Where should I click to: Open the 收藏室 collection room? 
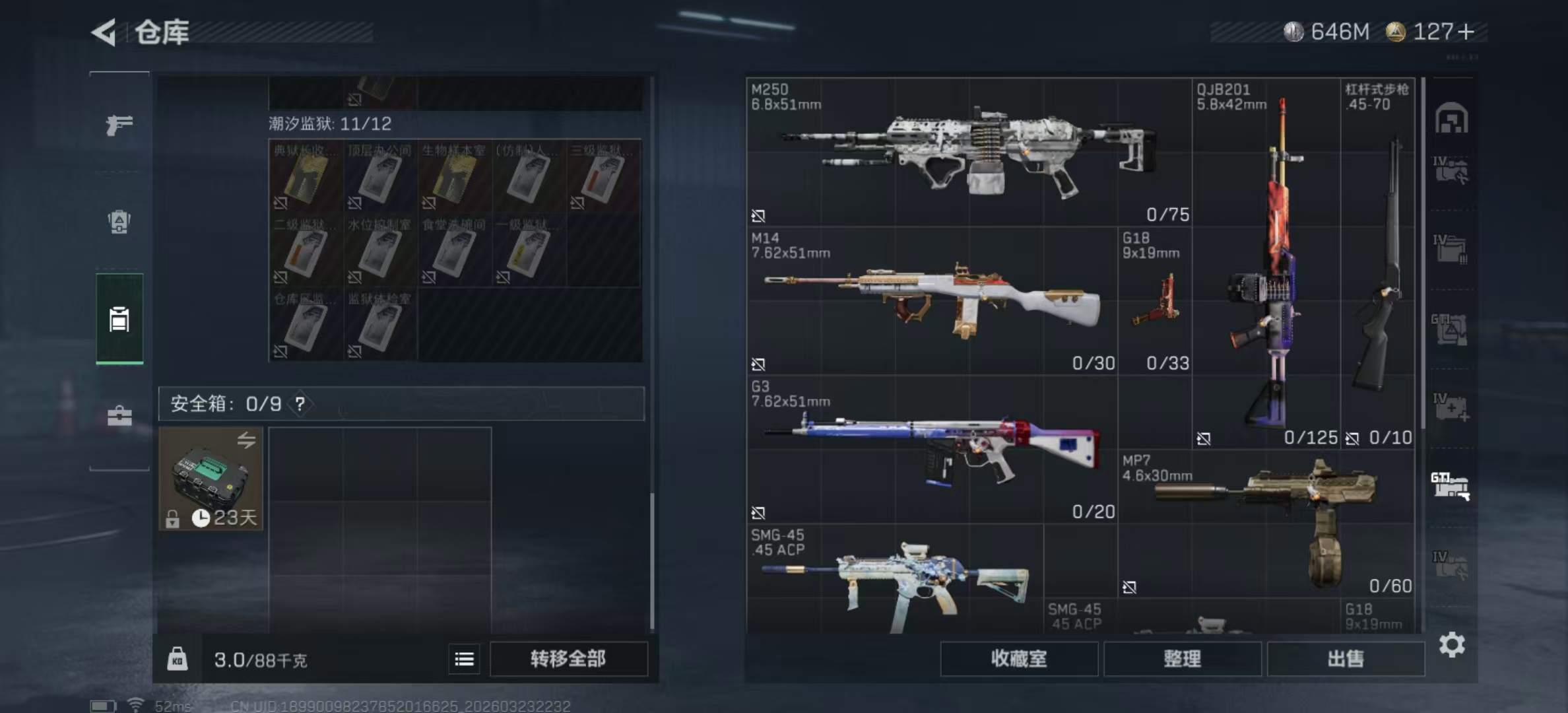click(1018, 659)
